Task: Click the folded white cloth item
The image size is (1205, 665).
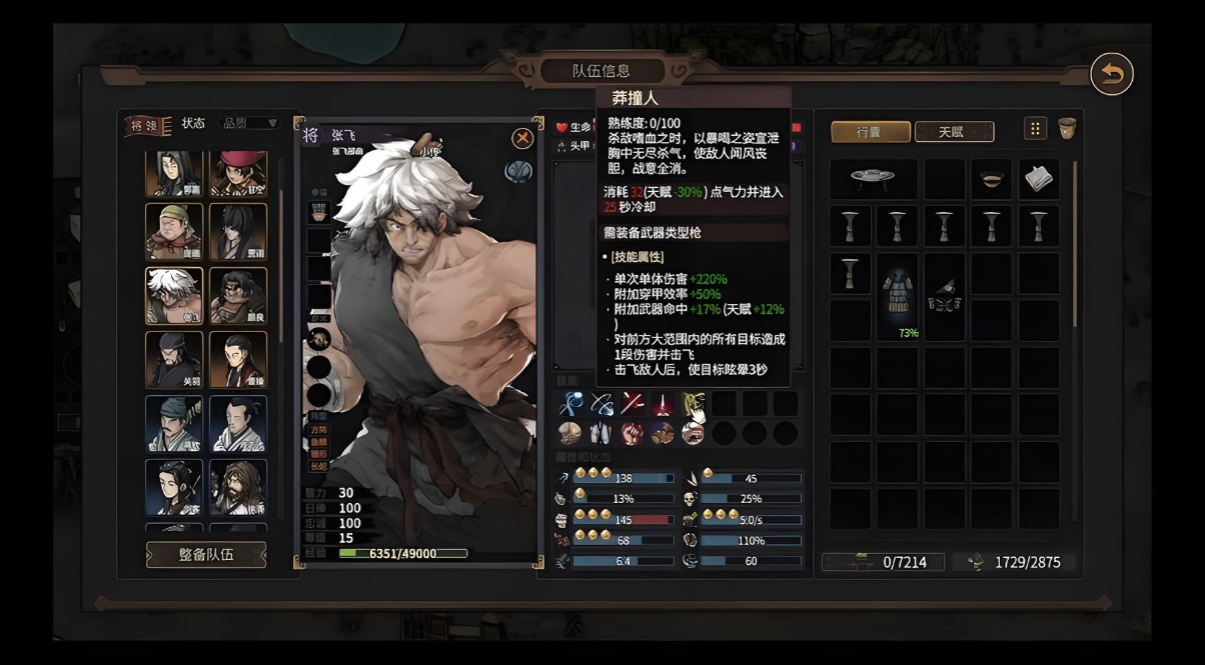Action: [x=1039, y=179]
